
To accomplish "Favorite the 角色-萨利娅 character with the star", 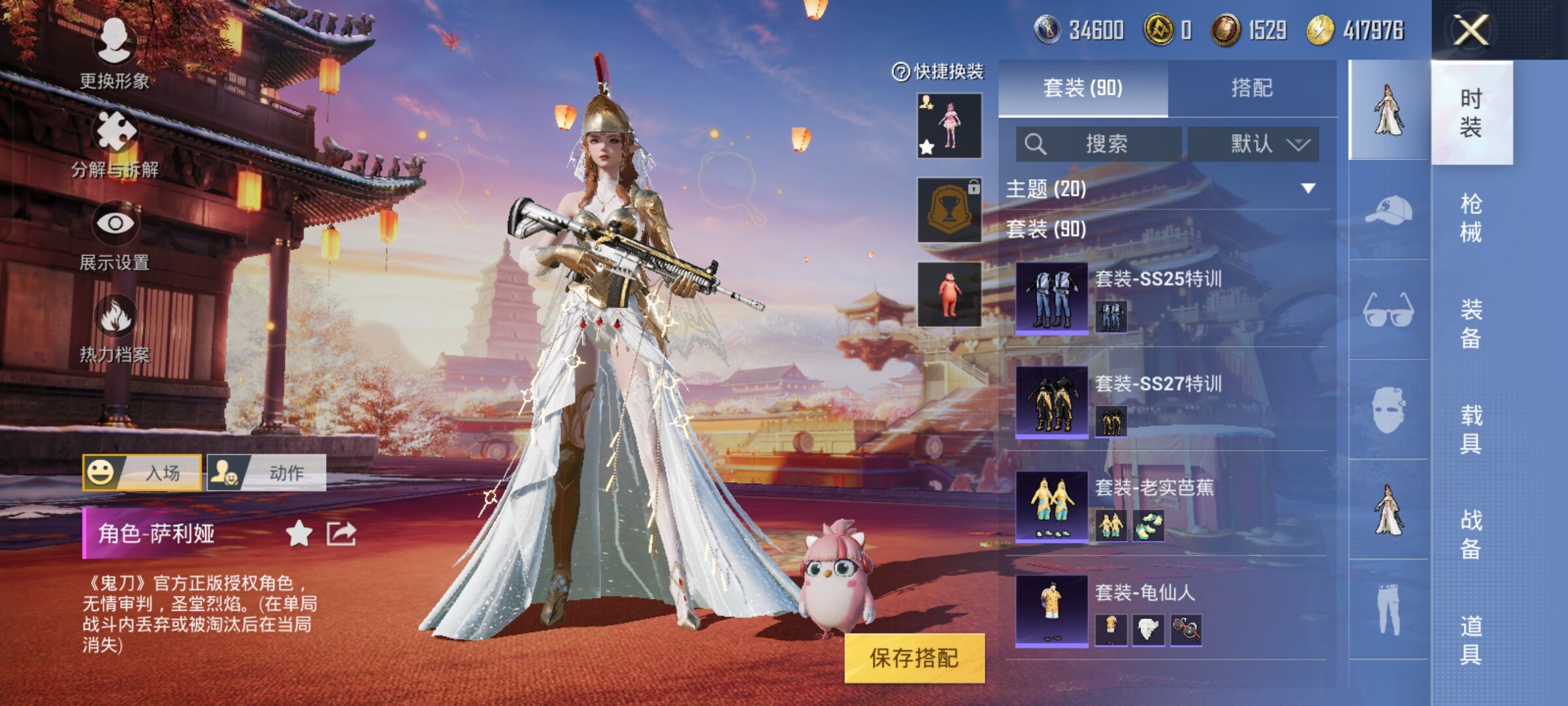I will 299,534.
